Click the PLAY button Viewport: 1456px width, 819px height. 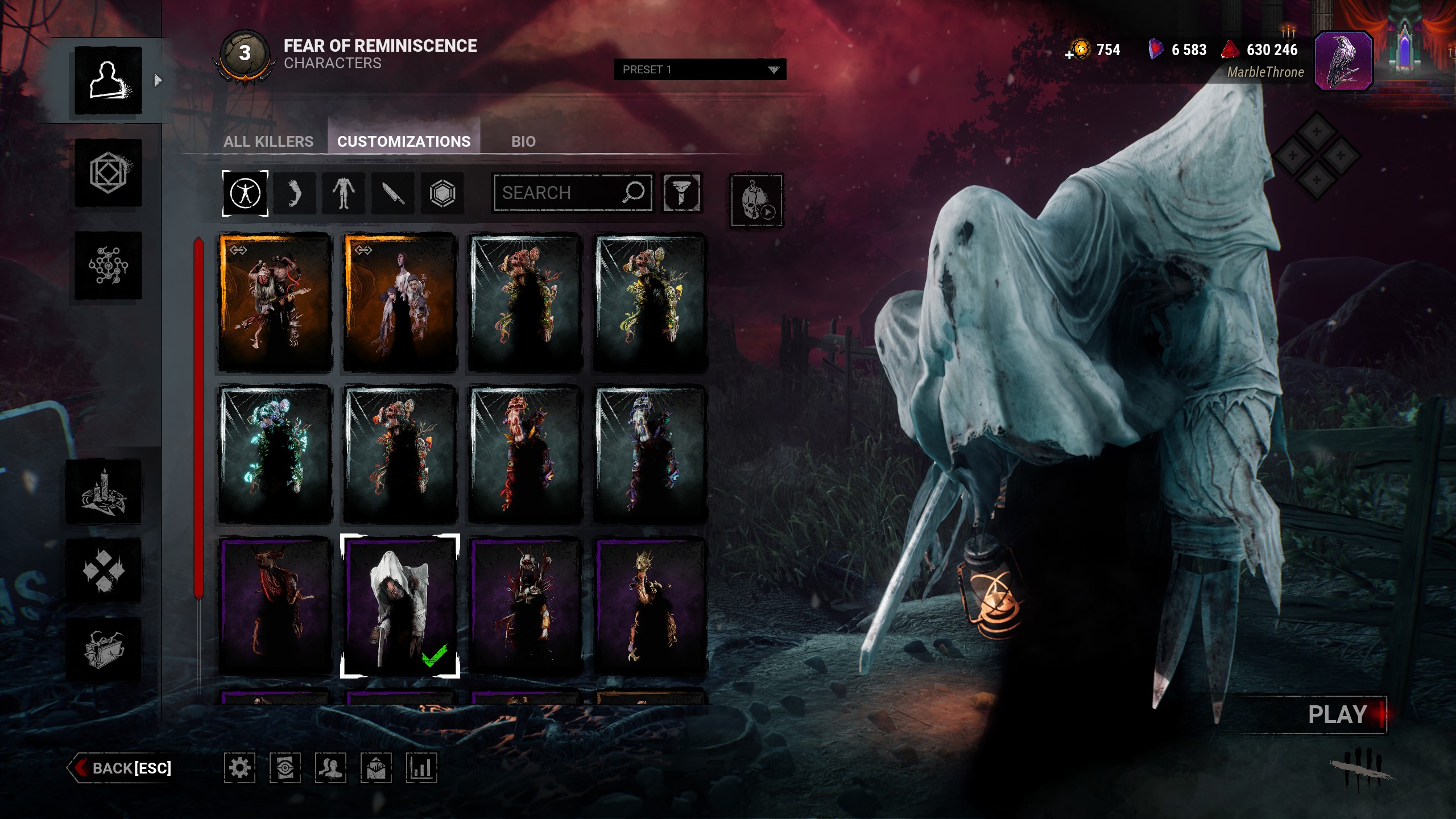1337,715
